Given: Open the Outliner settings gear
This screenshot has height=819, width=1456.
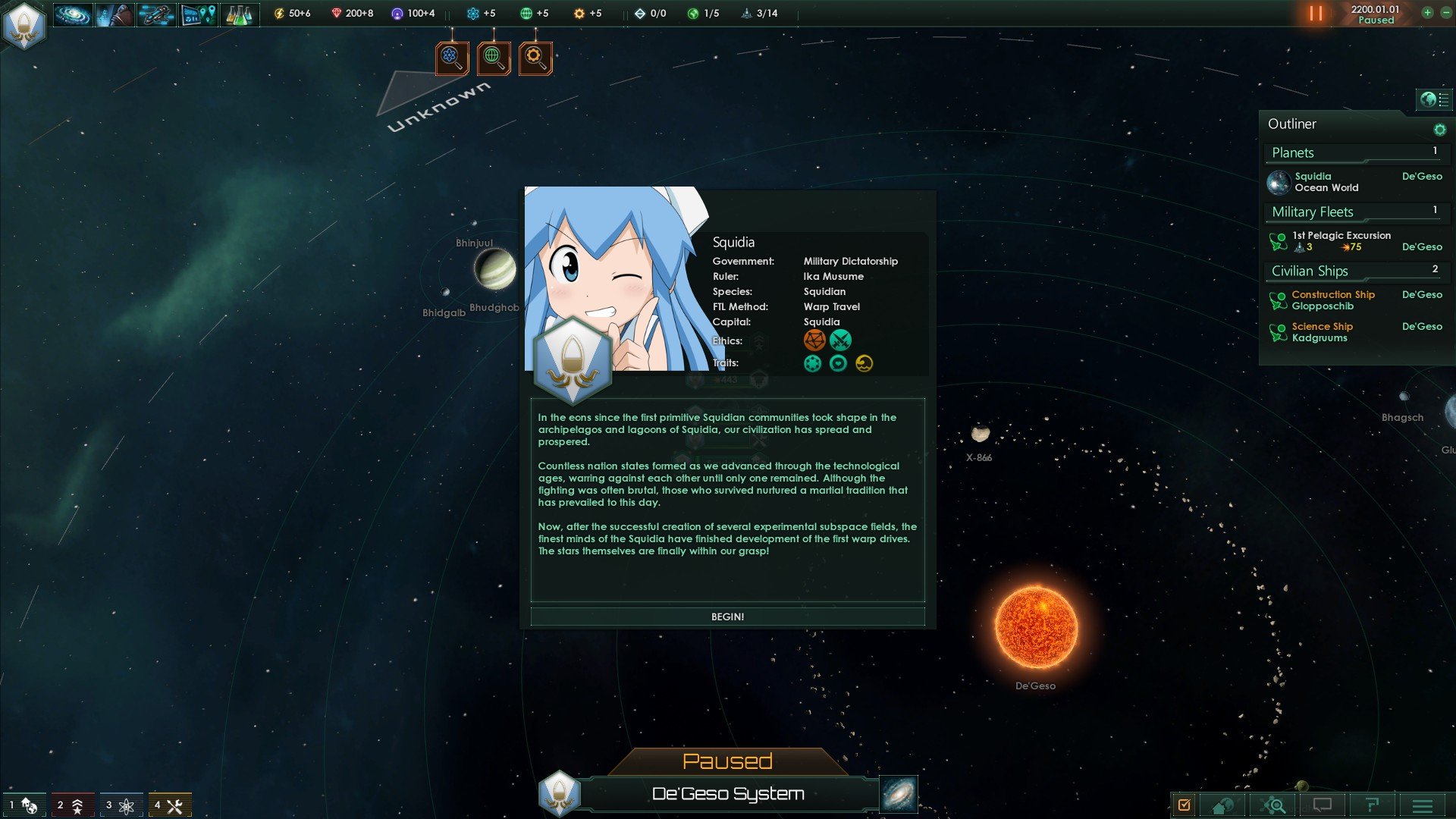Looking at the screenshot, I should tap(1439, 130).
